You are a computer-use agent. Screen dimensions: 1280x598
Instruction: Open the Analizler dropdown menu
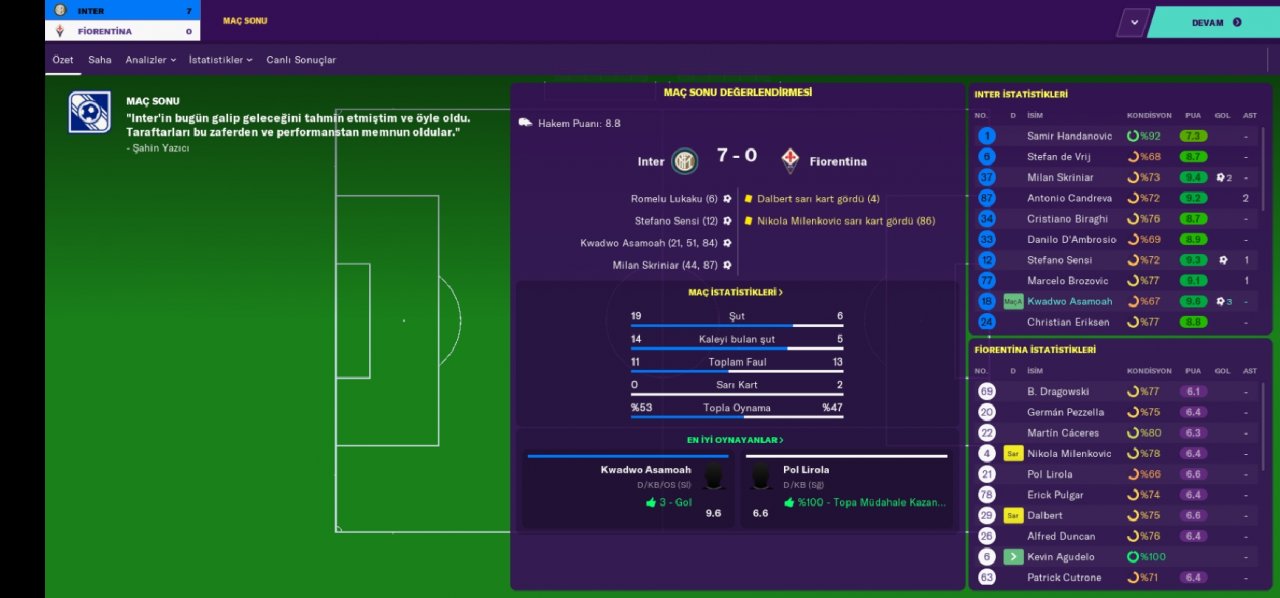(x=150, y=60)
